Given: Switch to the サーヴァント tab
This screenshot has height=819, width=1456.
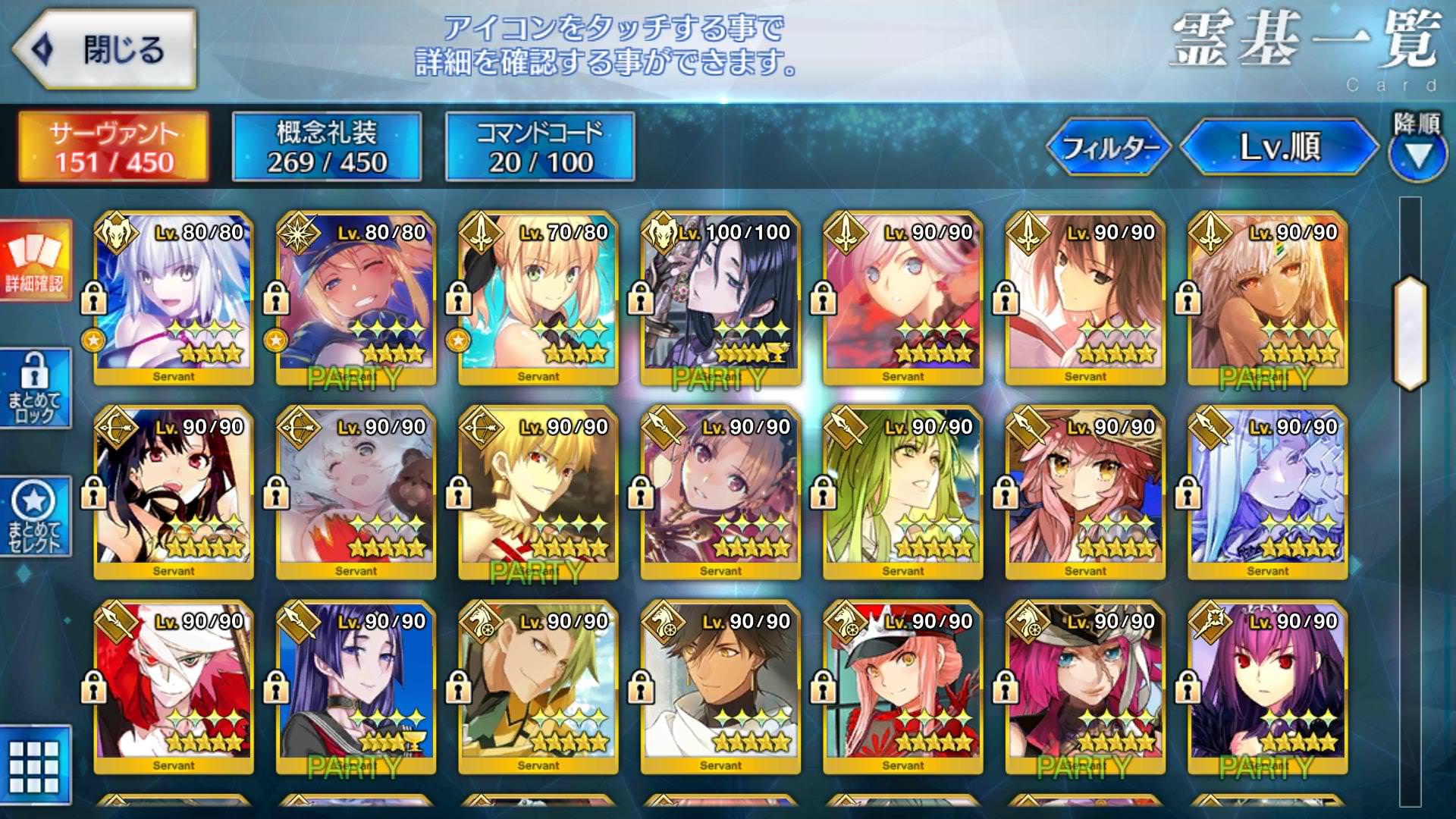Looking at the screenshot, I should pyautogui.click(x=114, y=146).
